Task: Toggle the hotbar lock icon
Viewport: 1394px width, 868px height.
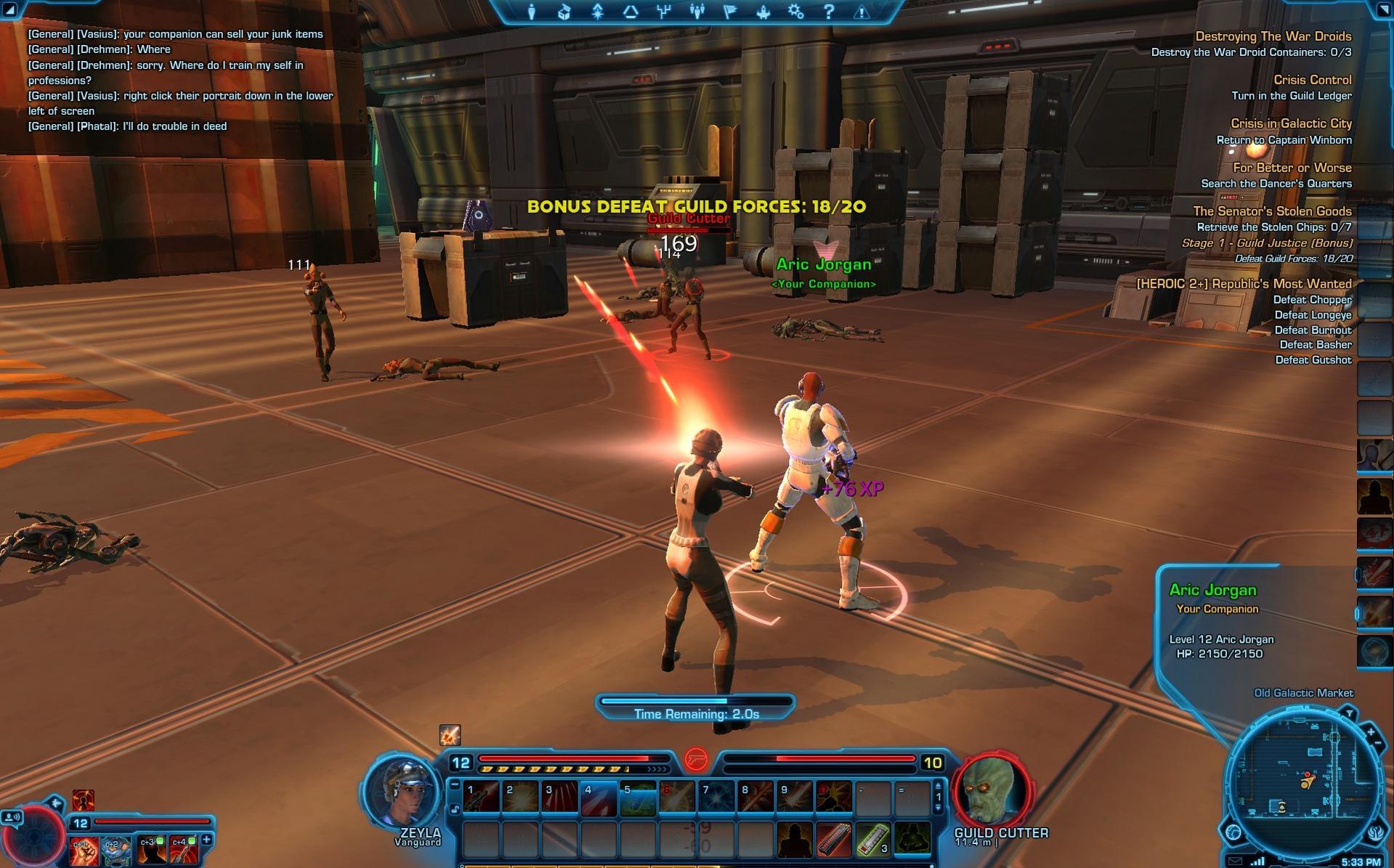Action: pyautogui.click(x=455, y=809)
